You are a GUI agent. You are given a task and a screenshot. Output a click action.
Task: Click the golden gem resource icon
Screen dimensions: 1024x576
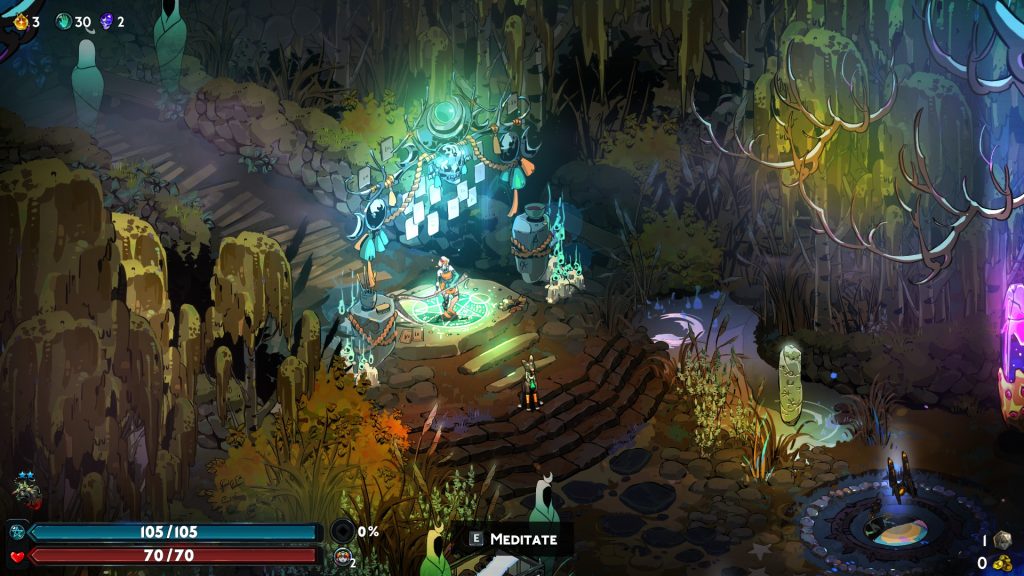22,21
